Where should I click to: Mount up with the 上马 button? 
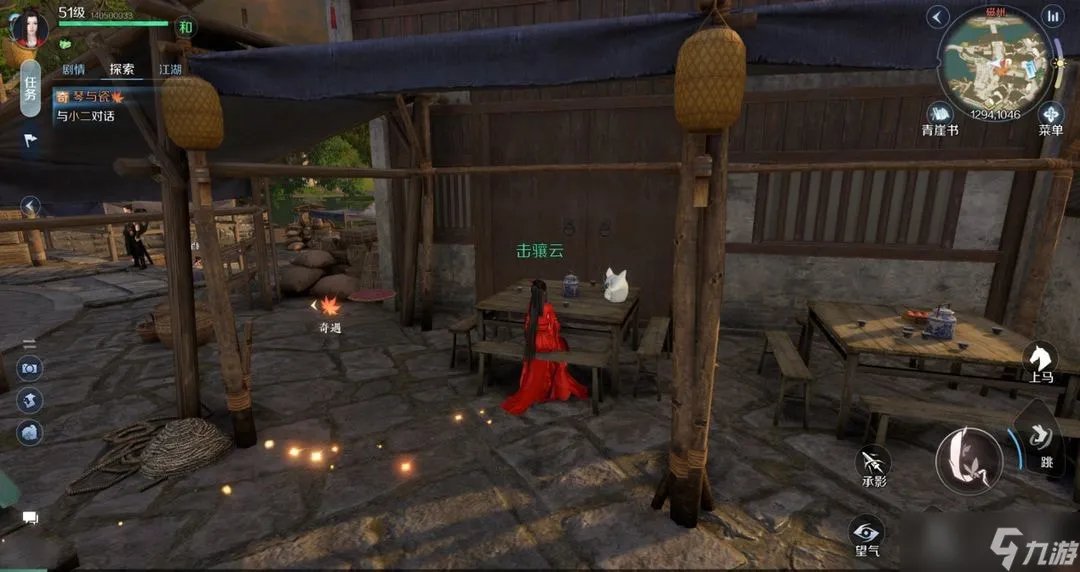[x=1040, y=360]
